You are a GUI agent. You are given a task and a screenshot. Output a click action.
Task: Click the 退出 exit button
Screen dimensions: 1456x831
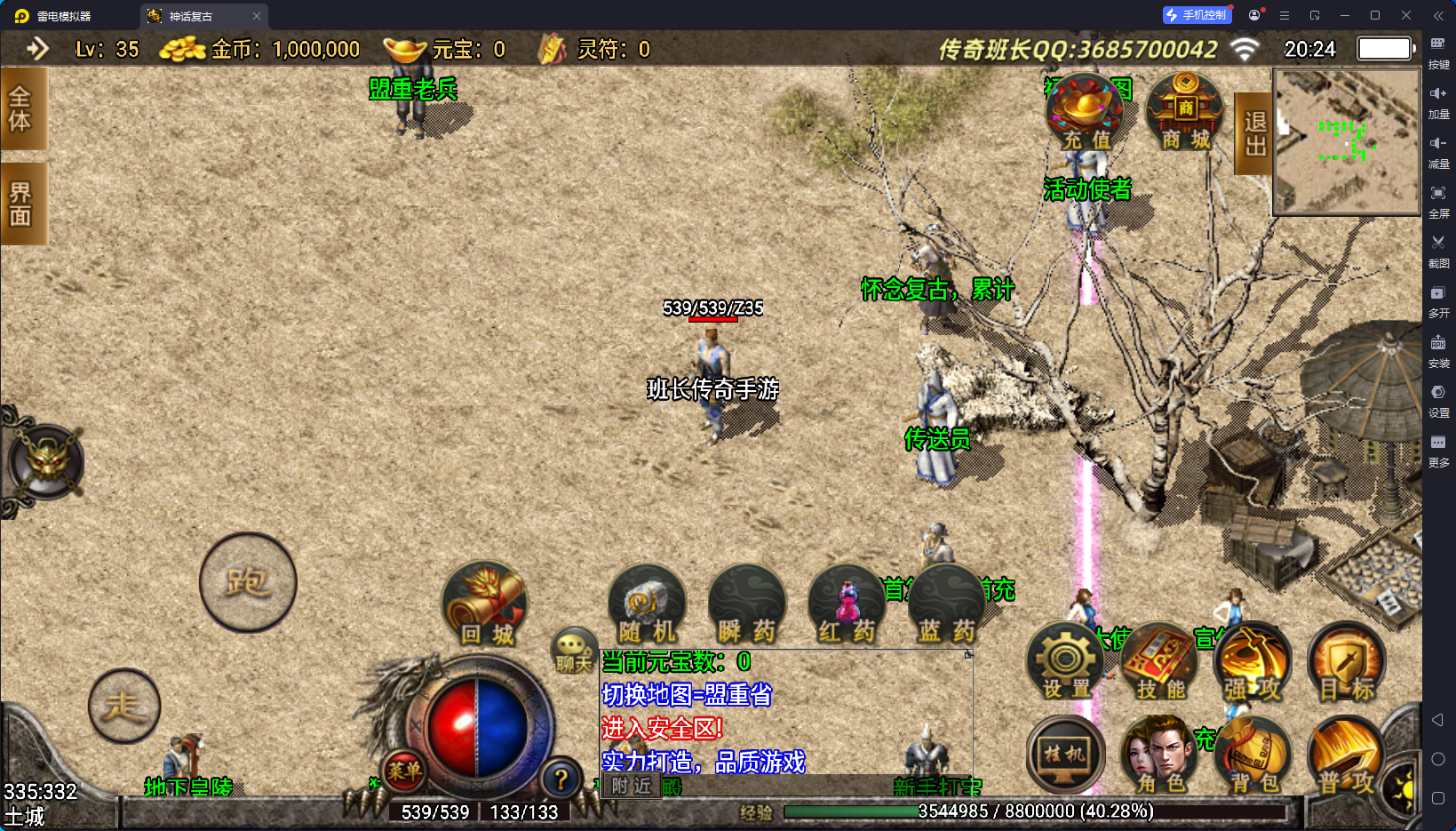point(1253,133)
